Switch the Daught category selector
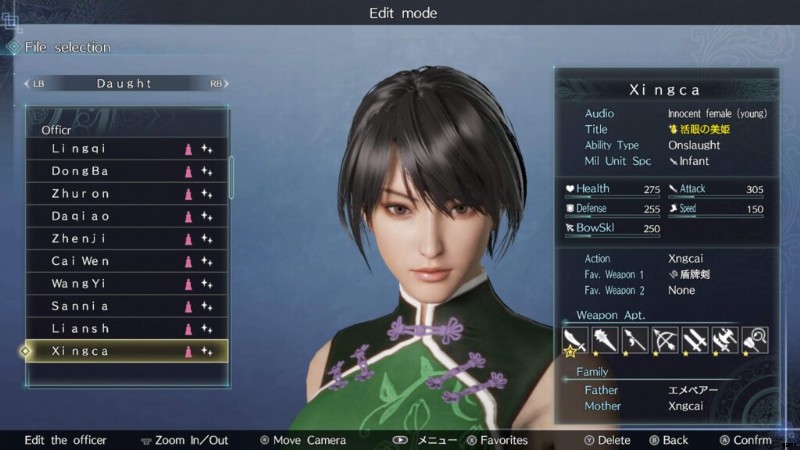The width and height of the screenshot is (800, 450). click(125, 84)
